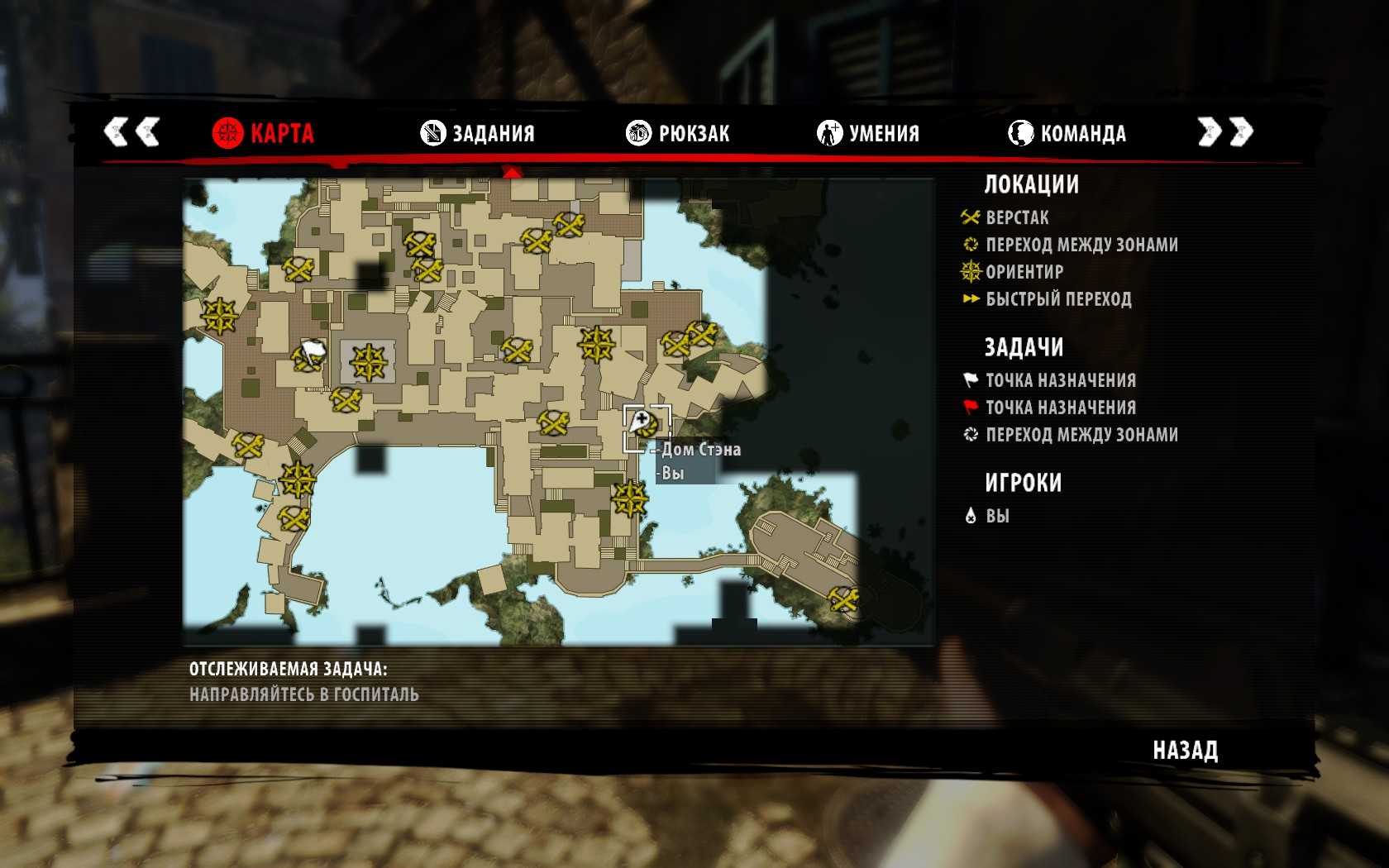
Task: Open the Рюкзак tab
Action: 678,133
